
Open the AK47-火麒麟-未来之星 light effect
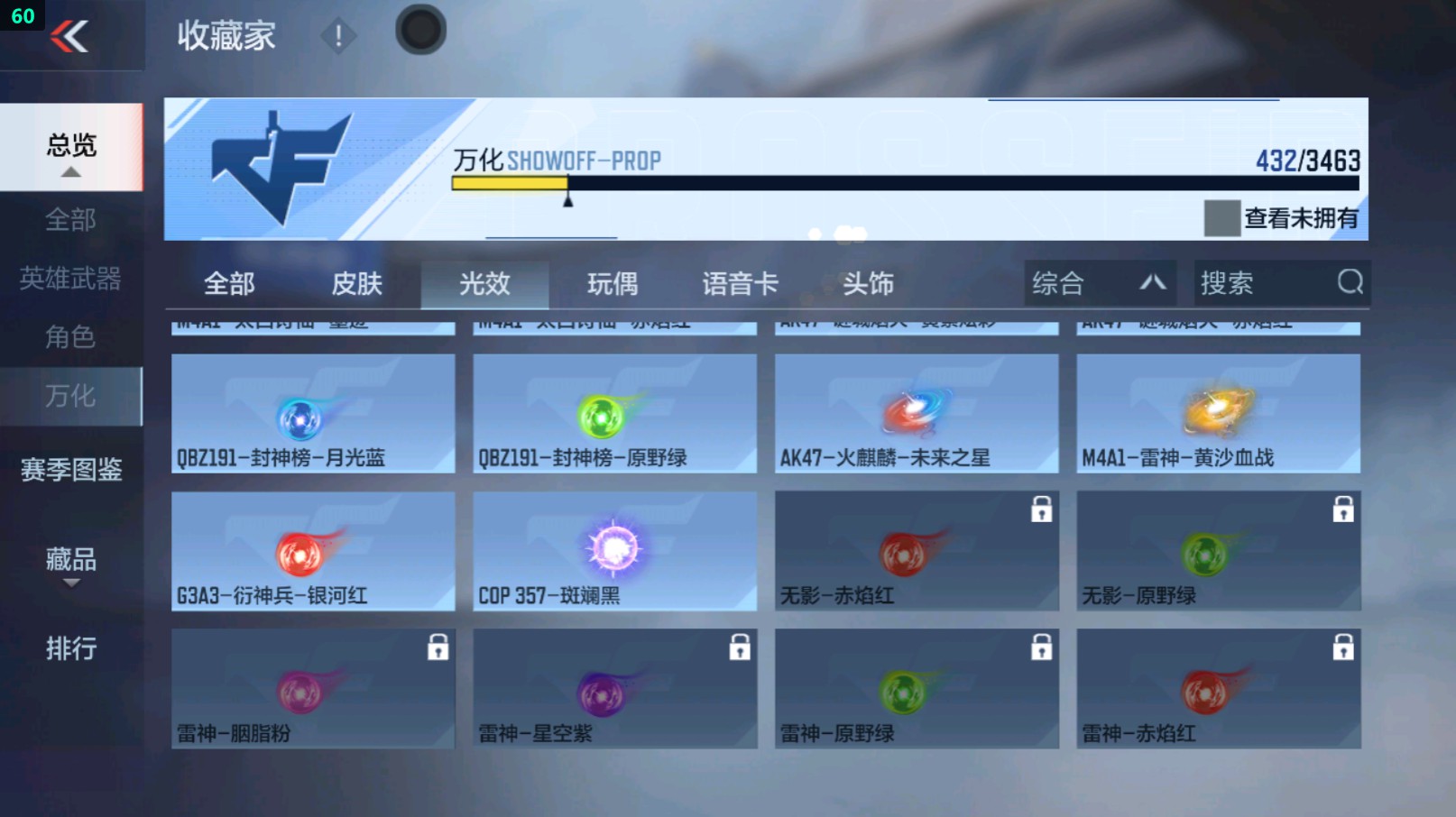(915, 411)
